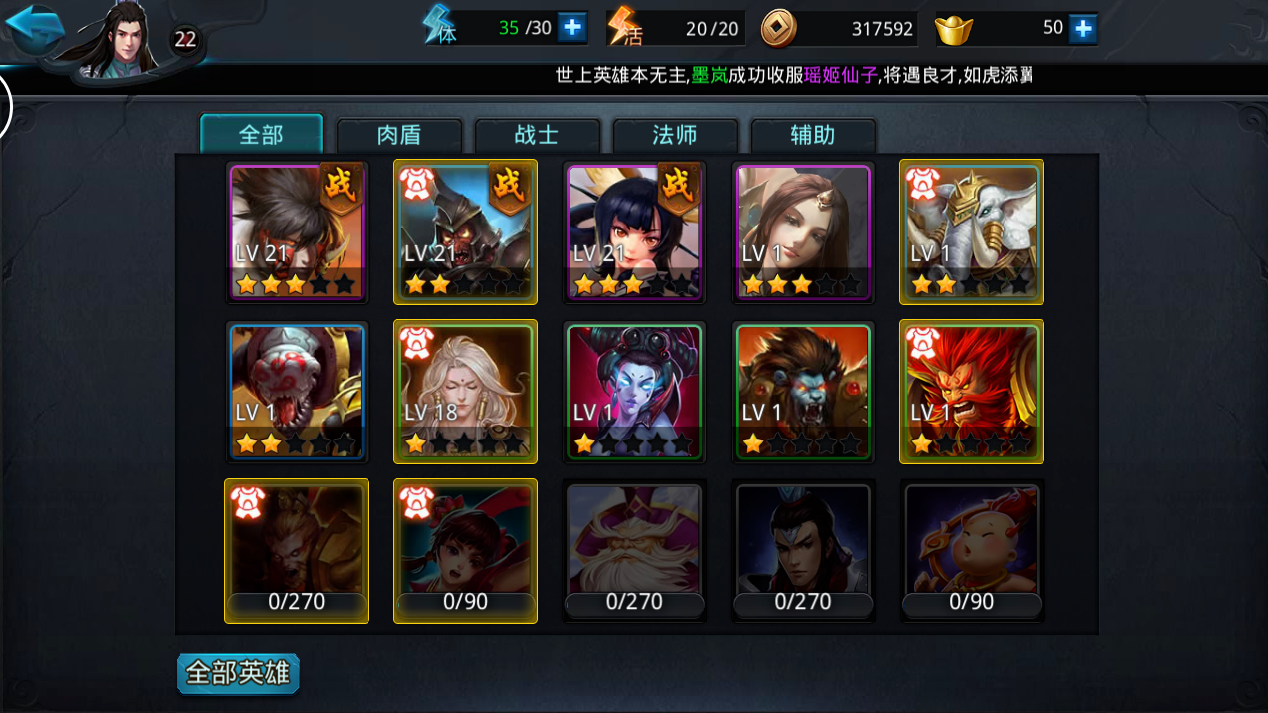Add stamina with the blue plus button
Image resolution: width=1268 pixels, height=713 pixels.
[572, 28]
